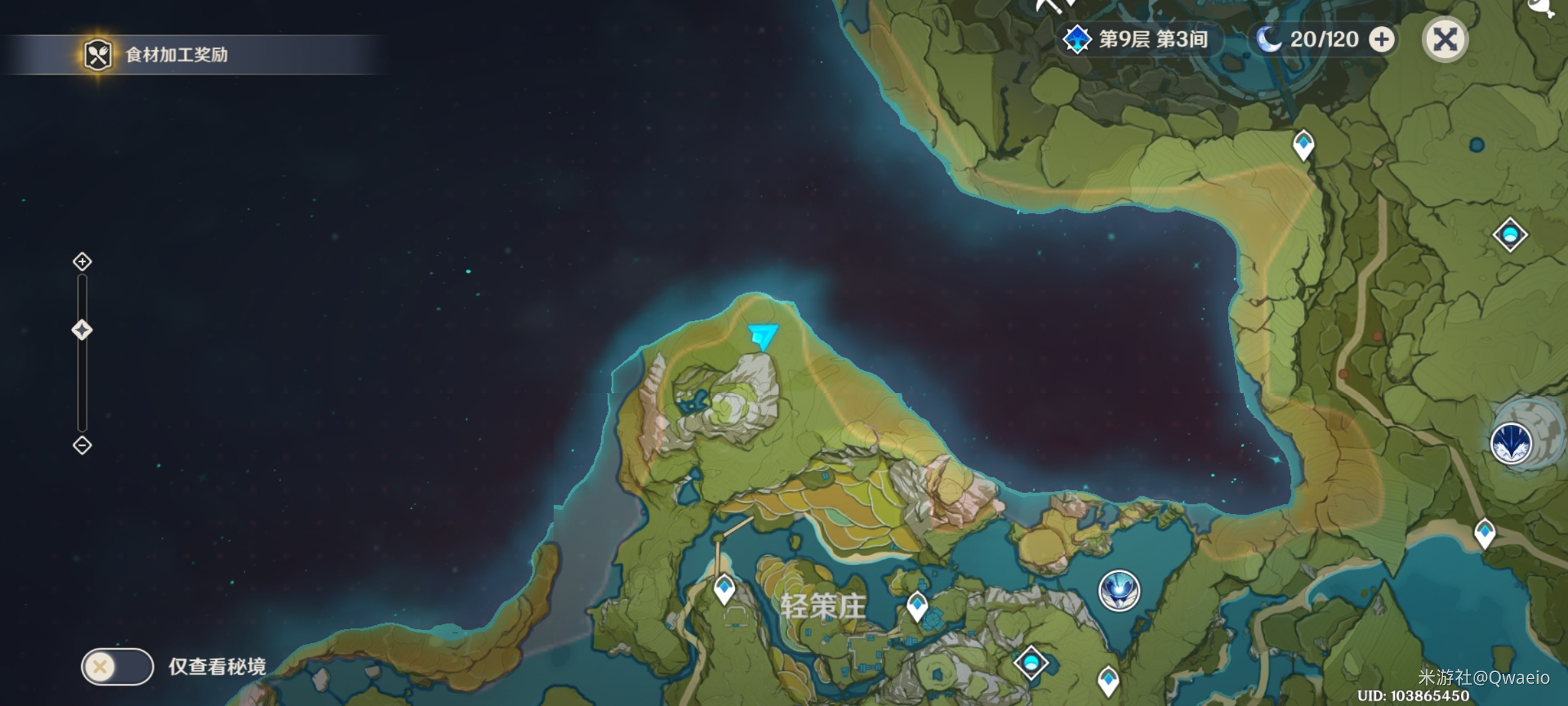Select the Statue of the Seven marker
This screenshot has width=1568, height=706.
coord(1511,443)
